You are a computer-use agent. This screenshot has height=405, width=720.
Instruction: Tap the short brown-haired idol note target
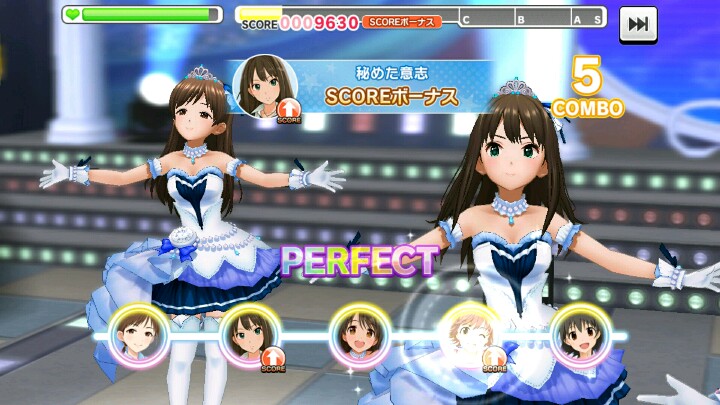point(138,334)
